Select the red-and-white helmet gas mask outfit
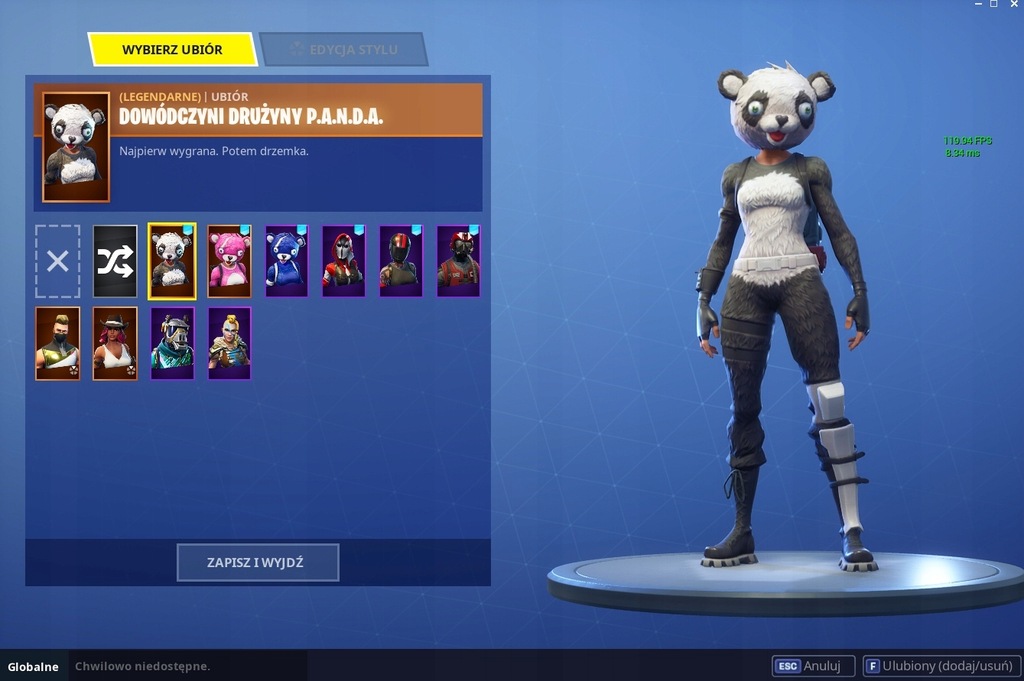This screenshot has height=681, width=1024. click(x=459, y=261)
